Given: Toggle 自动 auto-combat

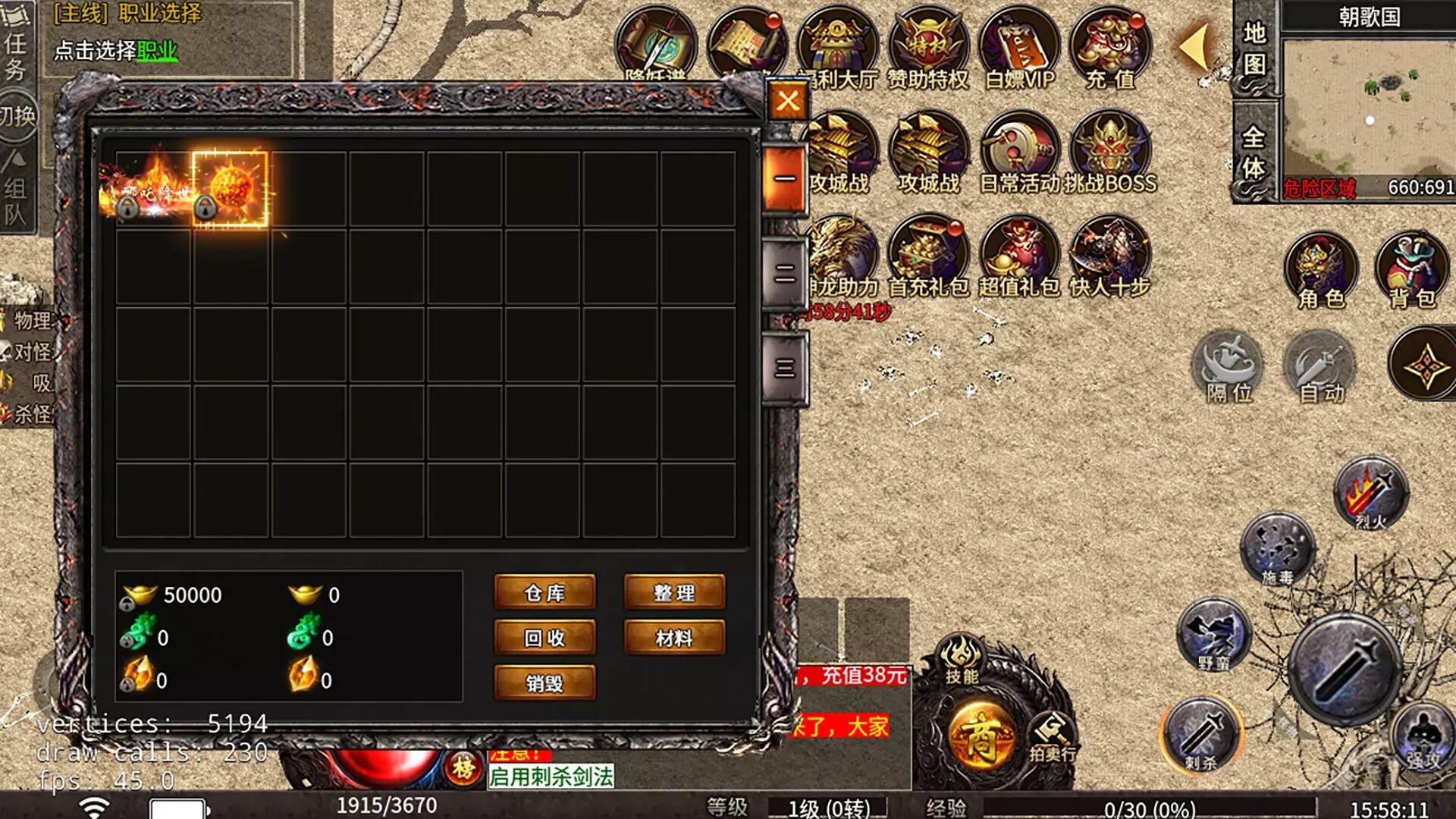Looking at the screenshot, I should point(1319,369).
